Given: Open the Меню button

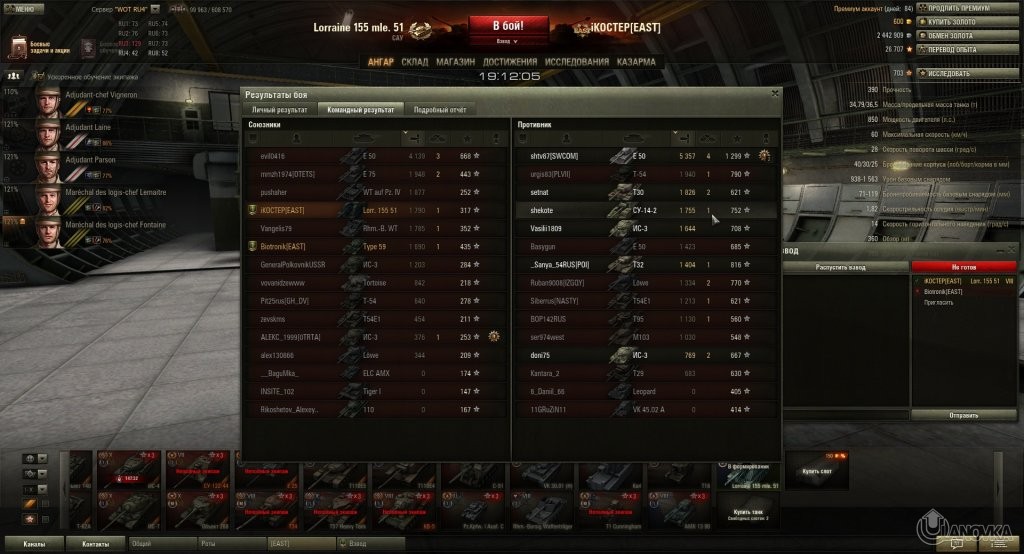Looking at the screenshot, I should 23,8.
